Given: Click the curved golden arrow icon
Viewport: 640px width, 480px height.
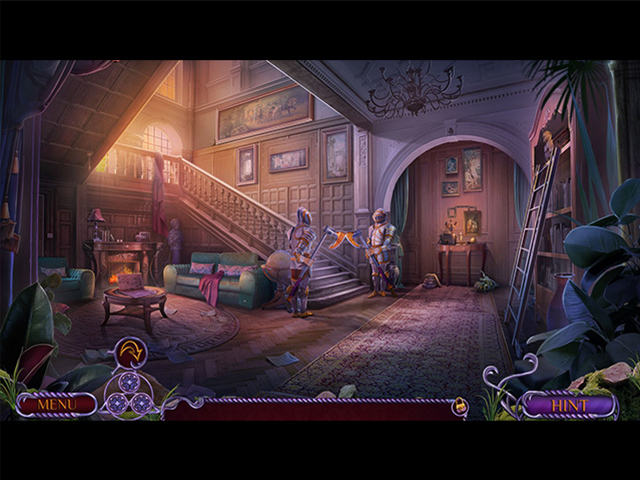Looking at the screenshot, I should point(130,352).
